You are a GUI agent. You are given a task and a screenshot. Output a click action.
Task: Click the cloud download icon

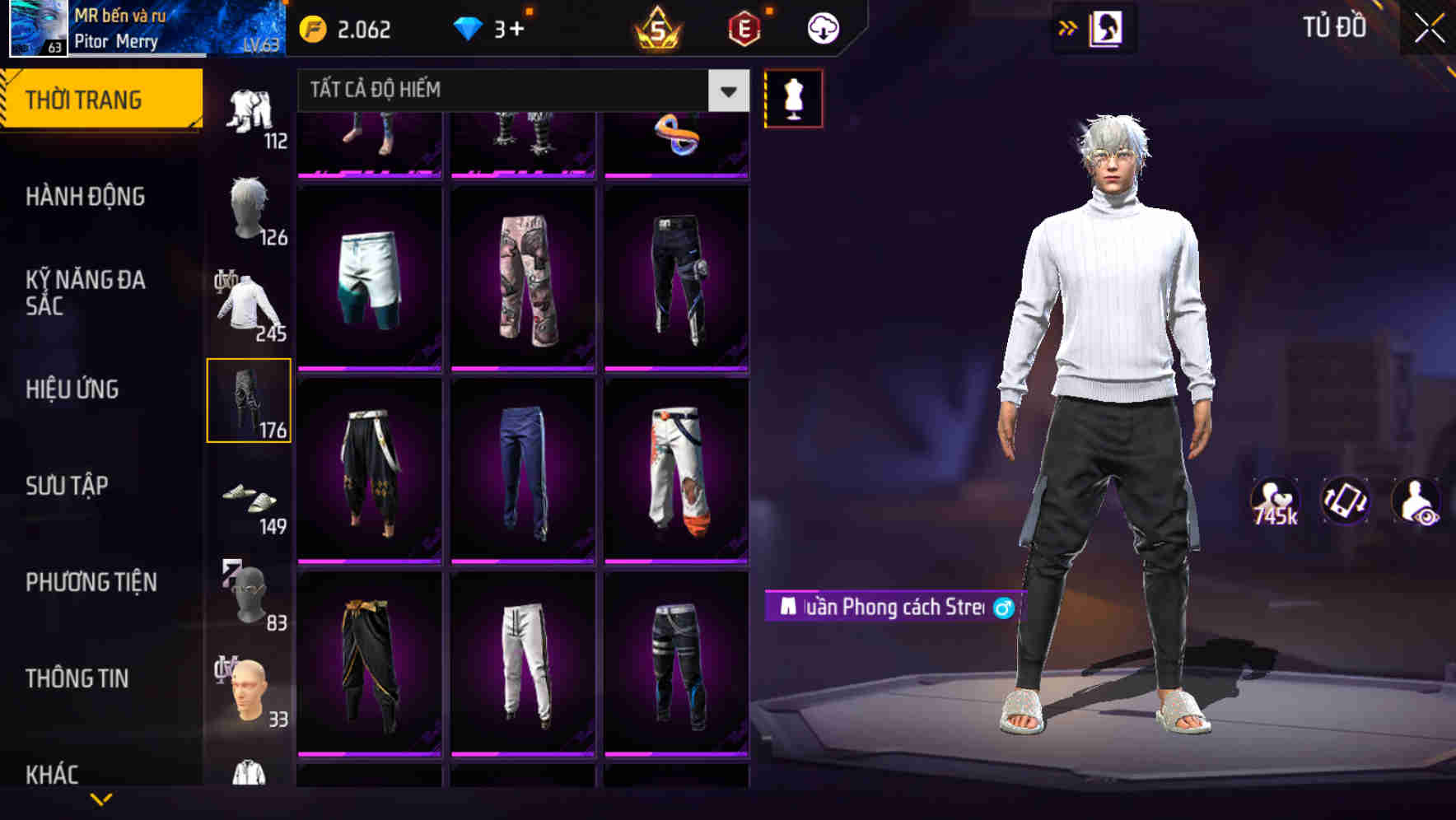[821, 27]
